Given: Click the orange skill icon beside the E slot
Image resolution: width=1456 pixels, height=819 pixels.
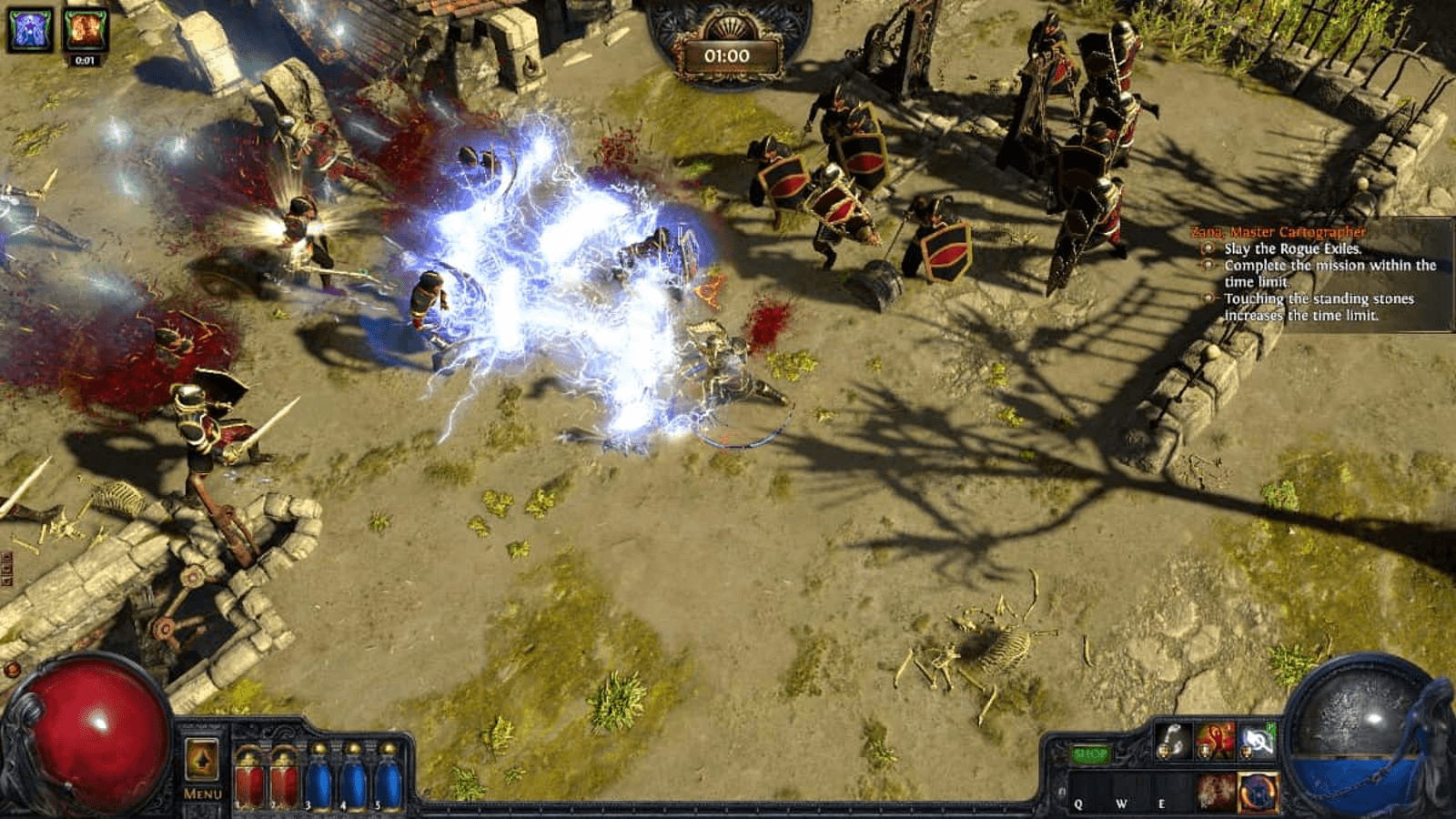Looking at the screenshot, I should pyautogui.click(x=1217, y=791).
